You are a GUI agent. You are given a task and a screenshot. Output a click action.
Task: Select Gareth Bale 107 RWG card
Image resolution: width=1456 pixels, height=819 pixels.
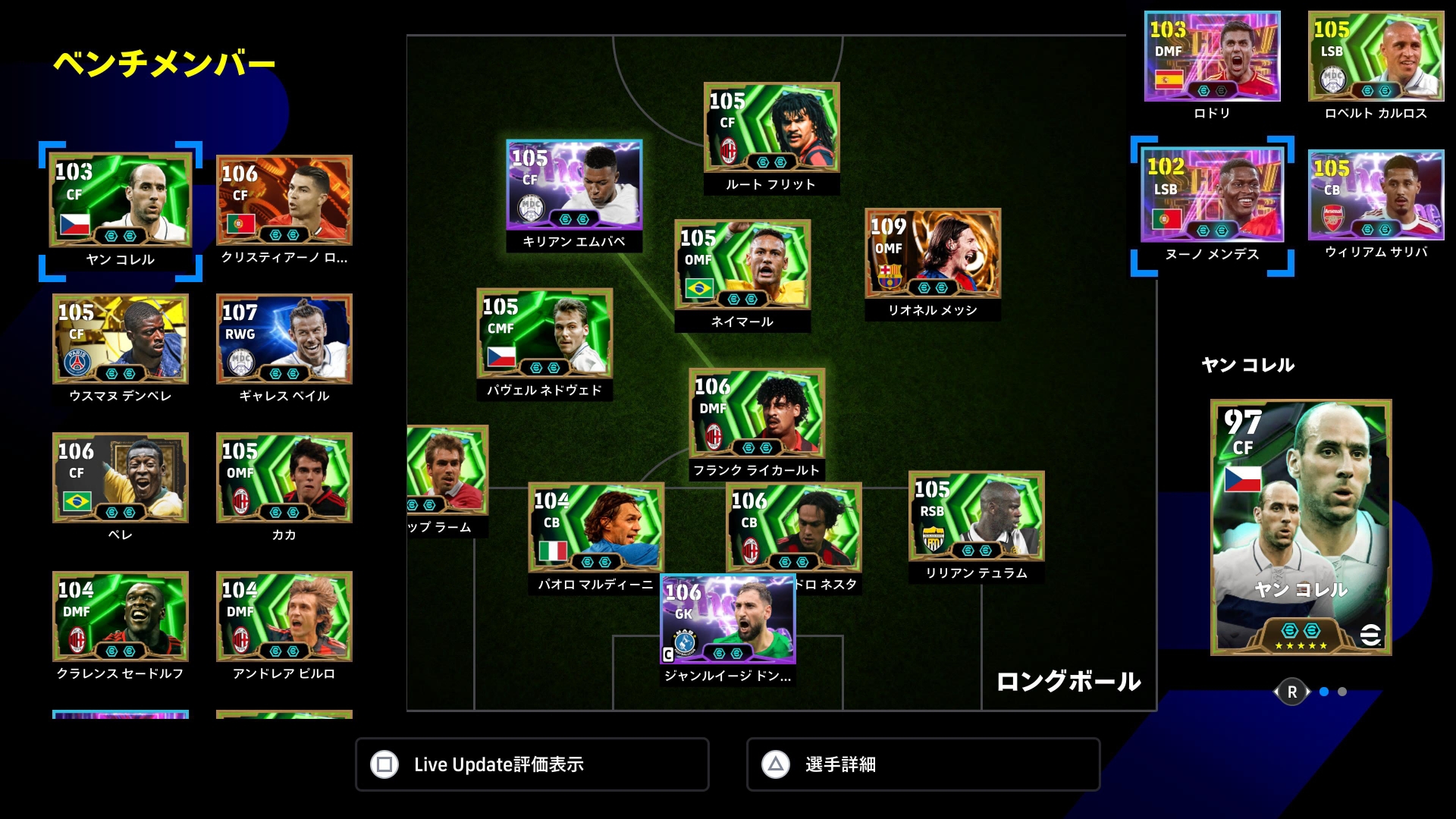284,339
